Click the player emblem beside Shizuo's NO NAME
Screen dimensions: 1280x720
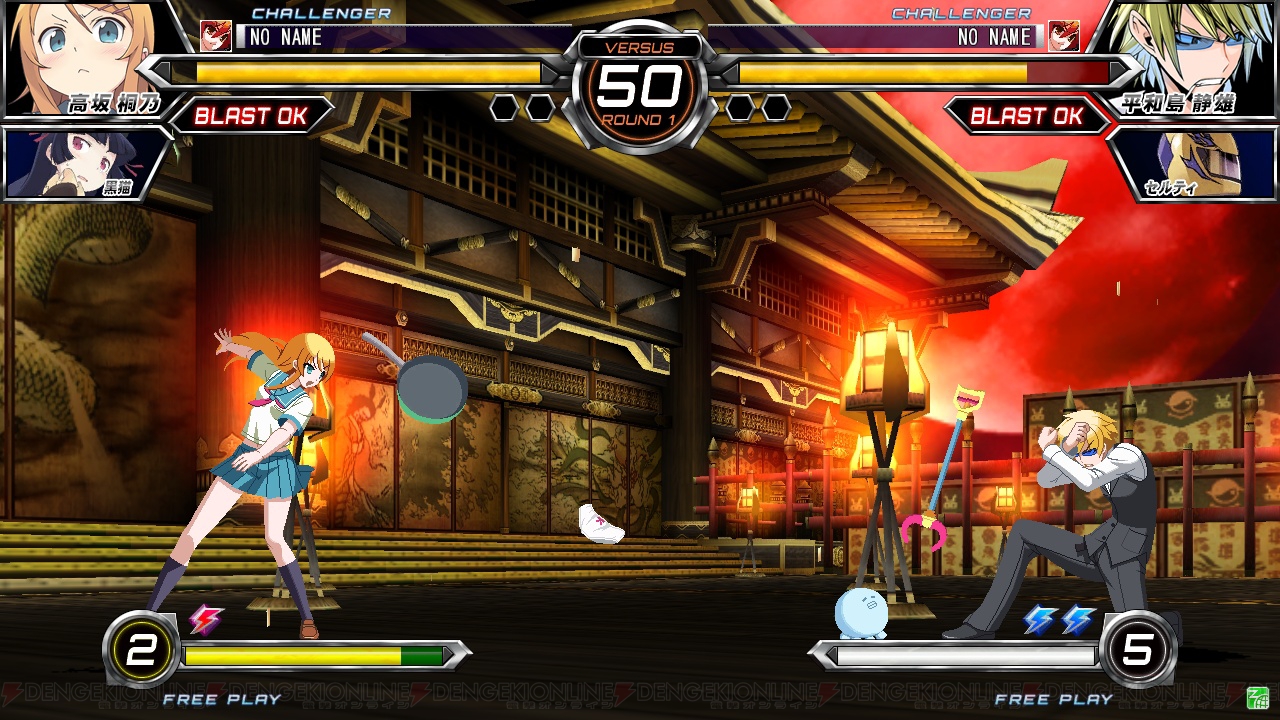tap(1063, 37)
